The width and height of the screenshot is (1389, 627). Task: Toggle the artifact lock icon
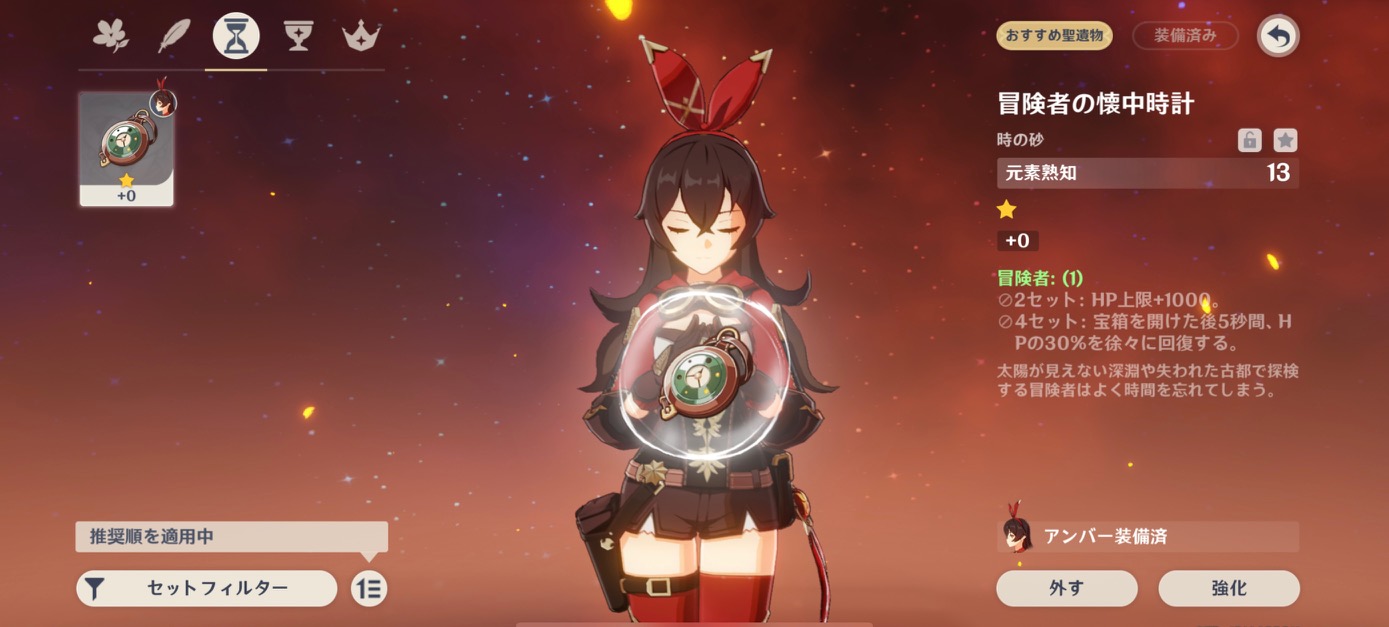1249,140
